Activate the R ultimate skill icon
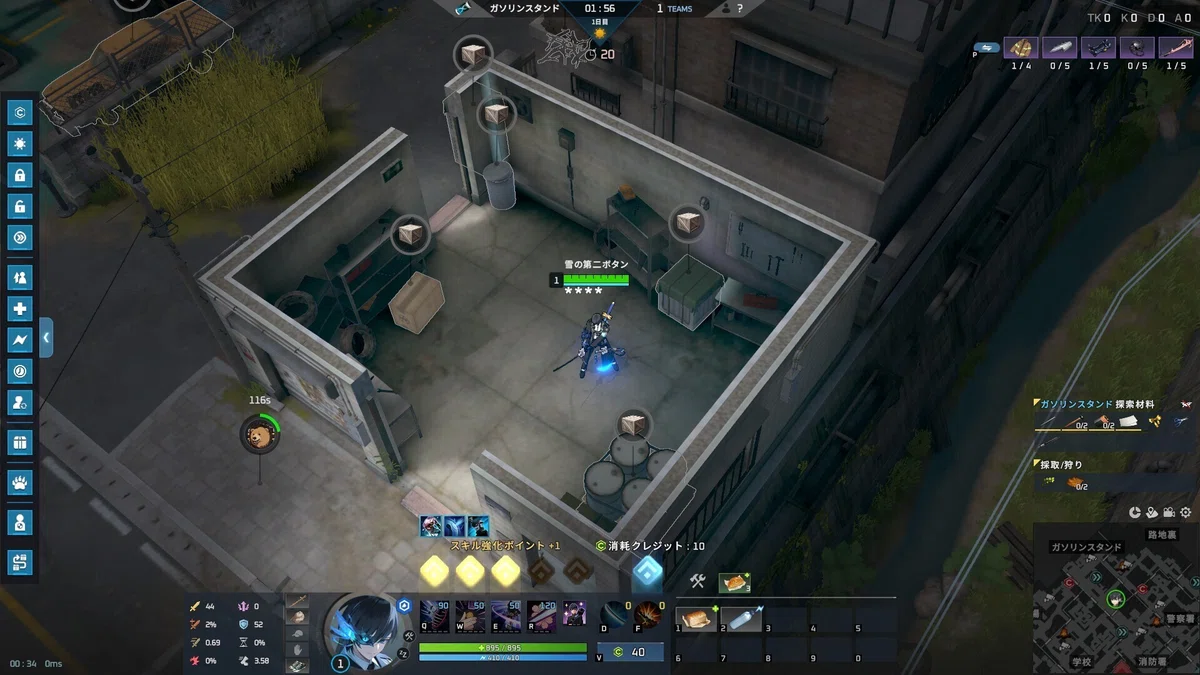 pos(542,614)
